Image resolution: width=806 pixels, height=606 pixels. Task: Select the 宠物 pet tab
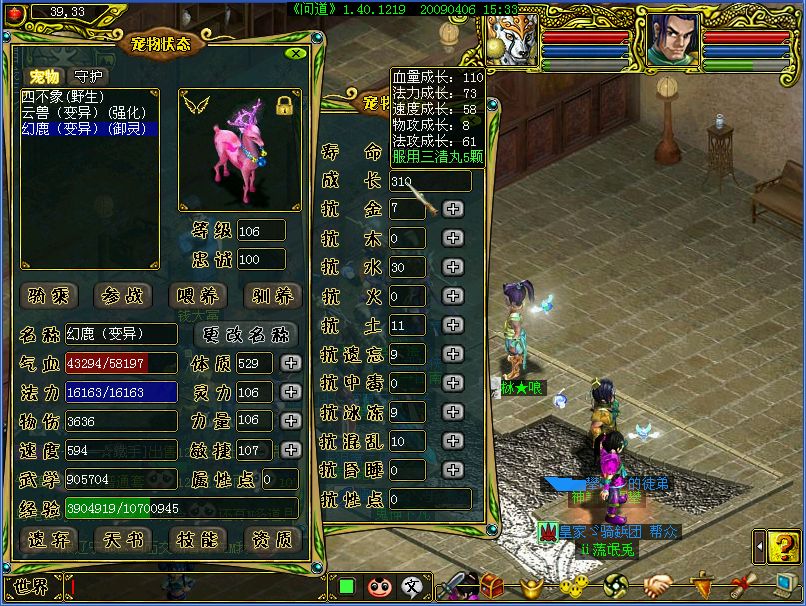coord(44,77)
